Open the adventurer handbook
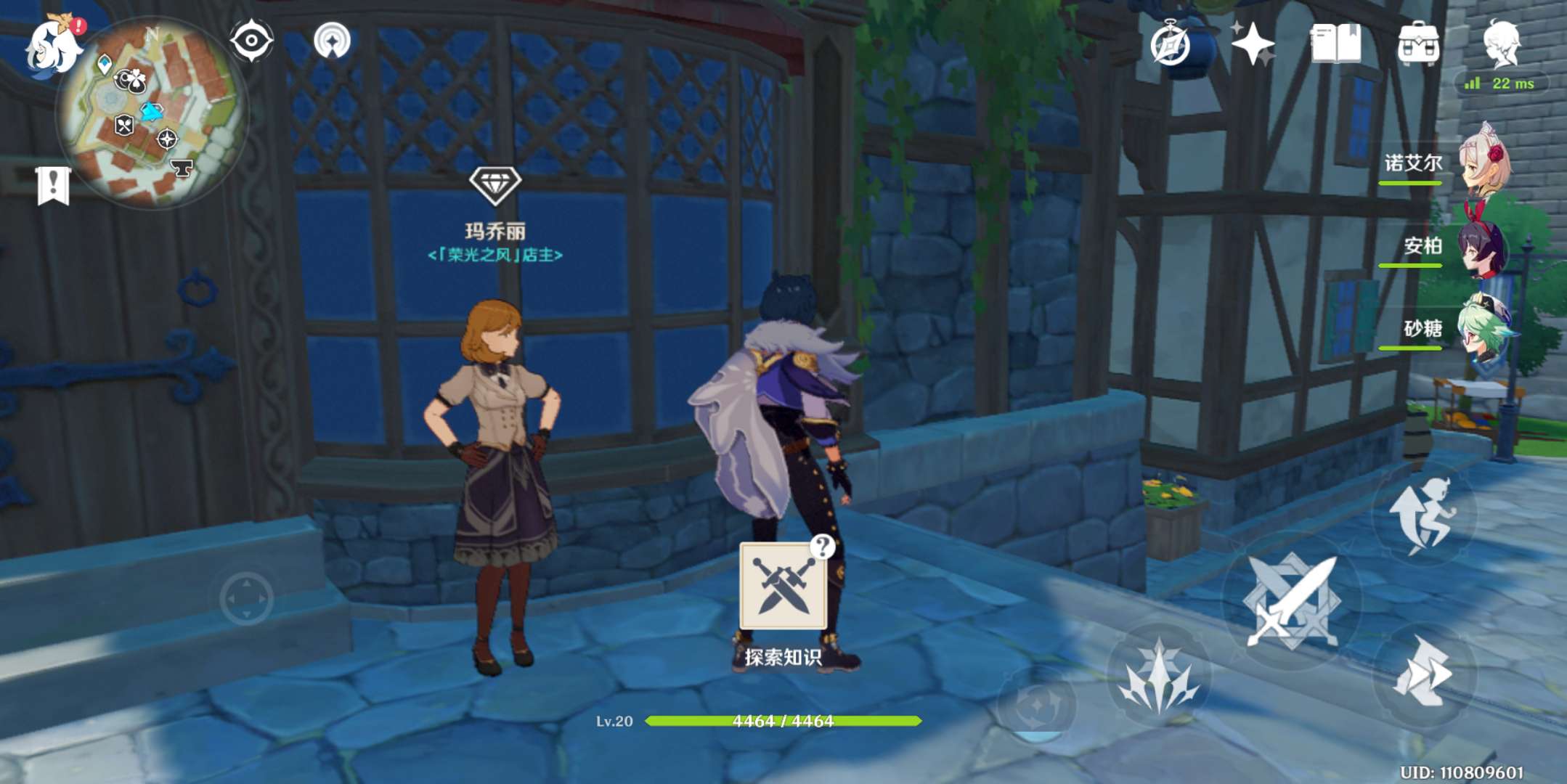This screenshot has width=1567, height=784. pos(1335,44)
